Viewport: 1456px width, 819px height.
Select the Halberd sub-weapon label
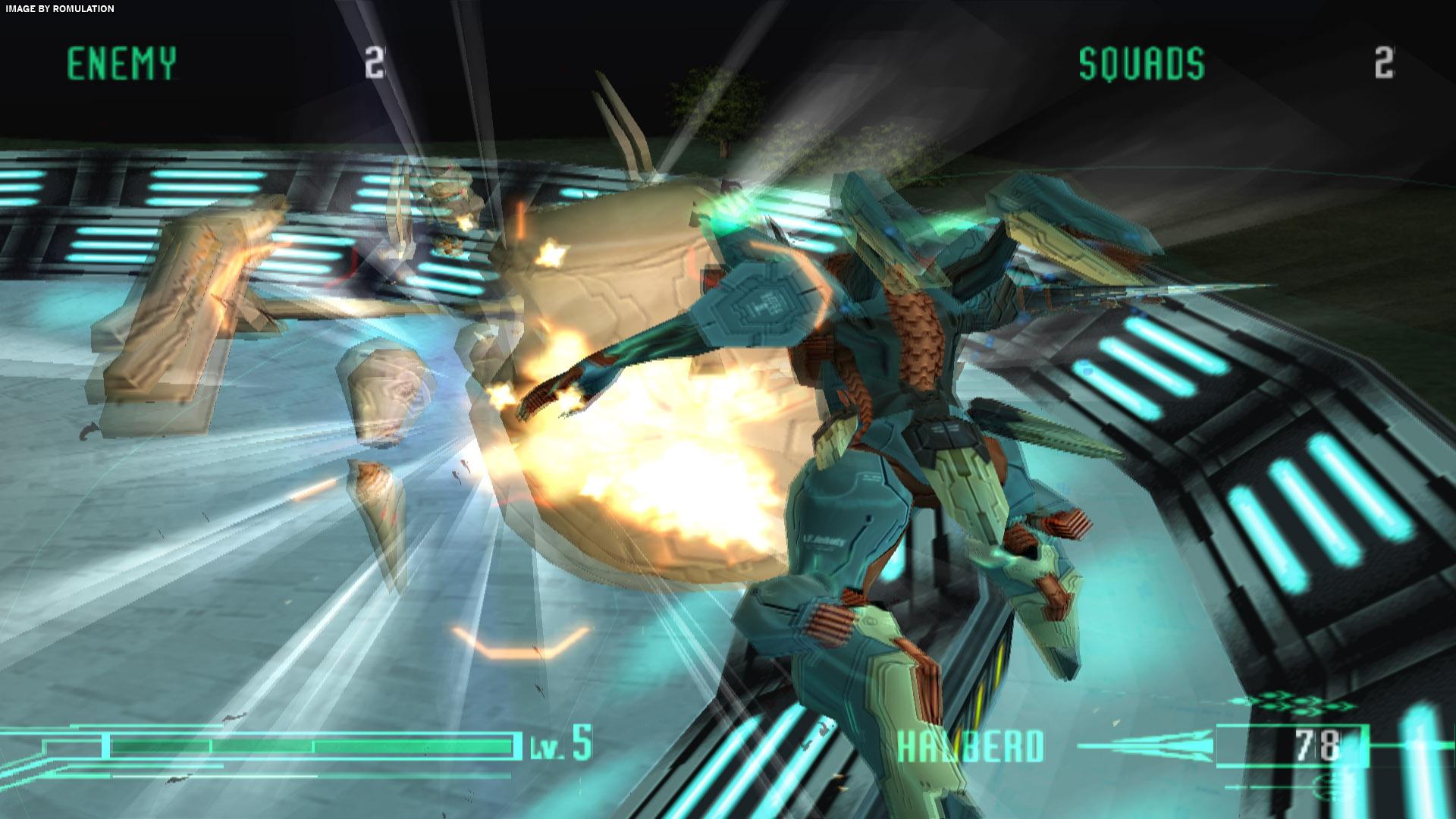[x=970, y=746]
